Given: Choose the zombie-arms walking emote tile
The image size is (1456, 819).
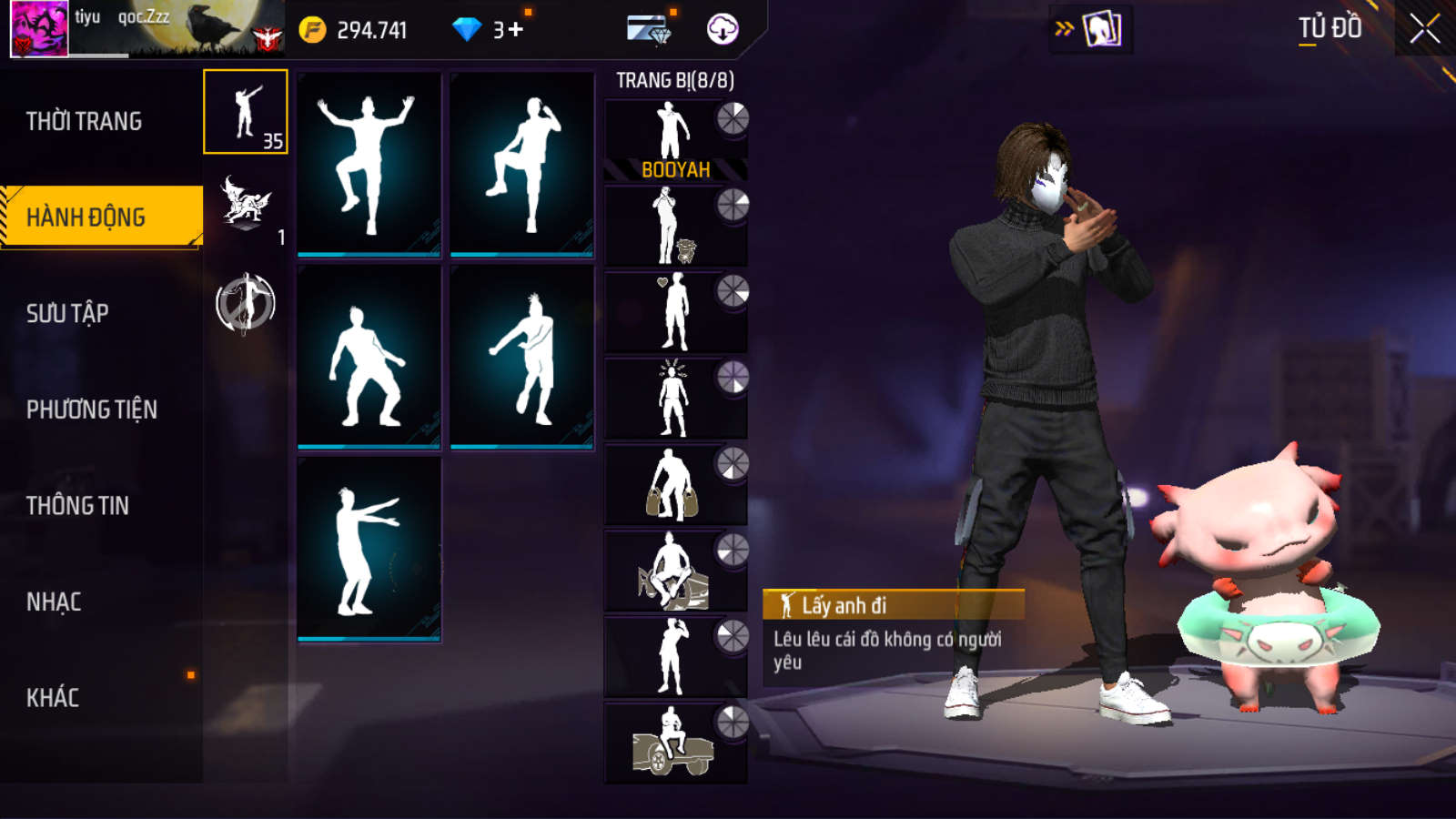Looking at the screenshot, I should 369,550.
